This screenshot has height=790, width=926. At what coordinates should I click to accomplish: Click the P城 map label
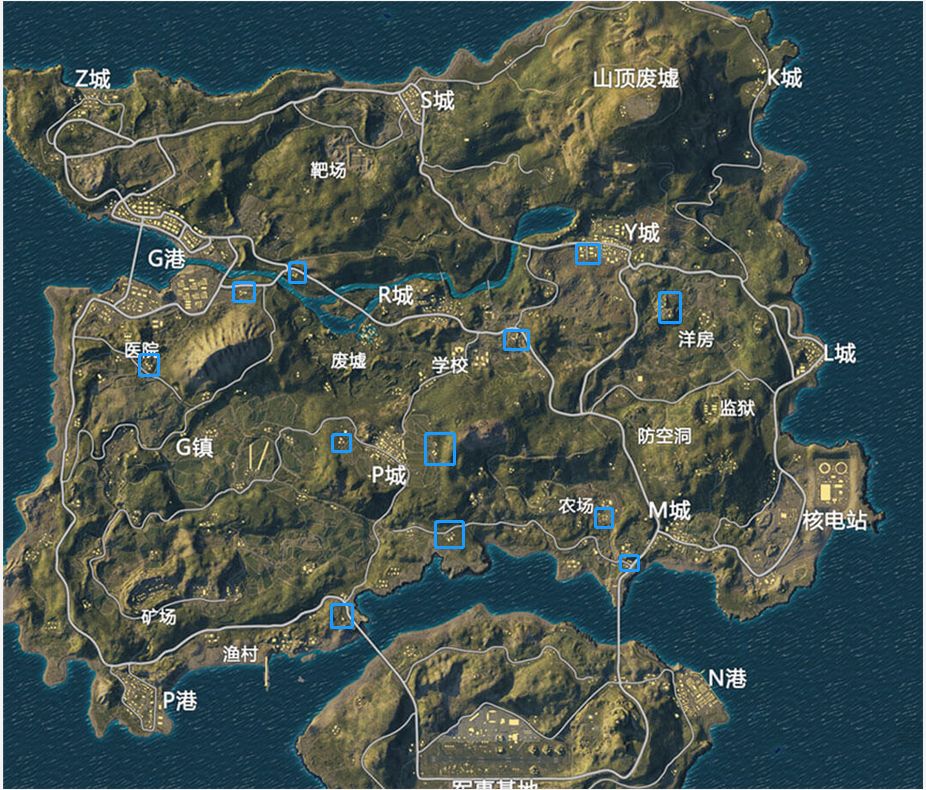[389, 475]
